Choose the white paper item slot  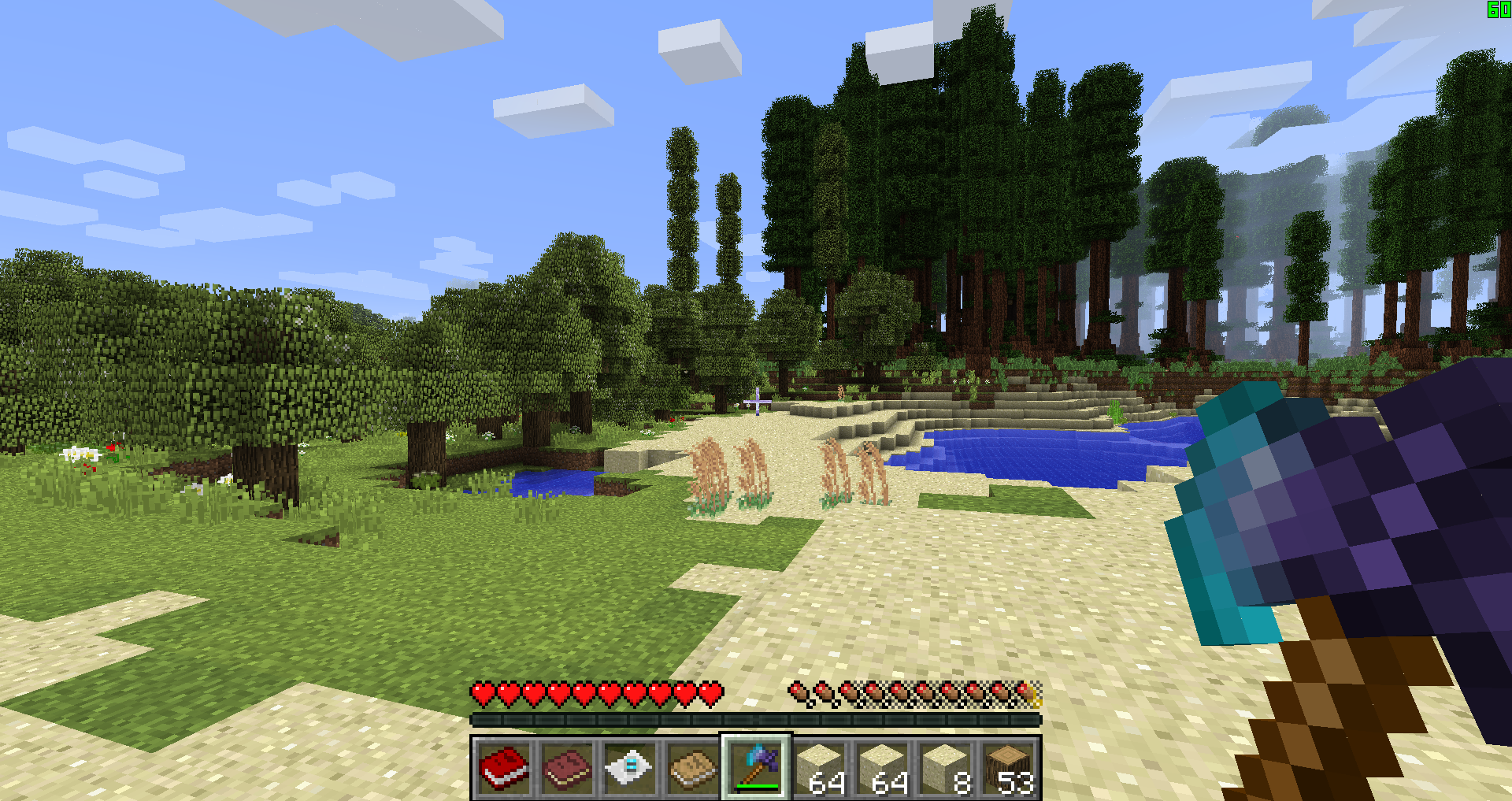[630, 767]
